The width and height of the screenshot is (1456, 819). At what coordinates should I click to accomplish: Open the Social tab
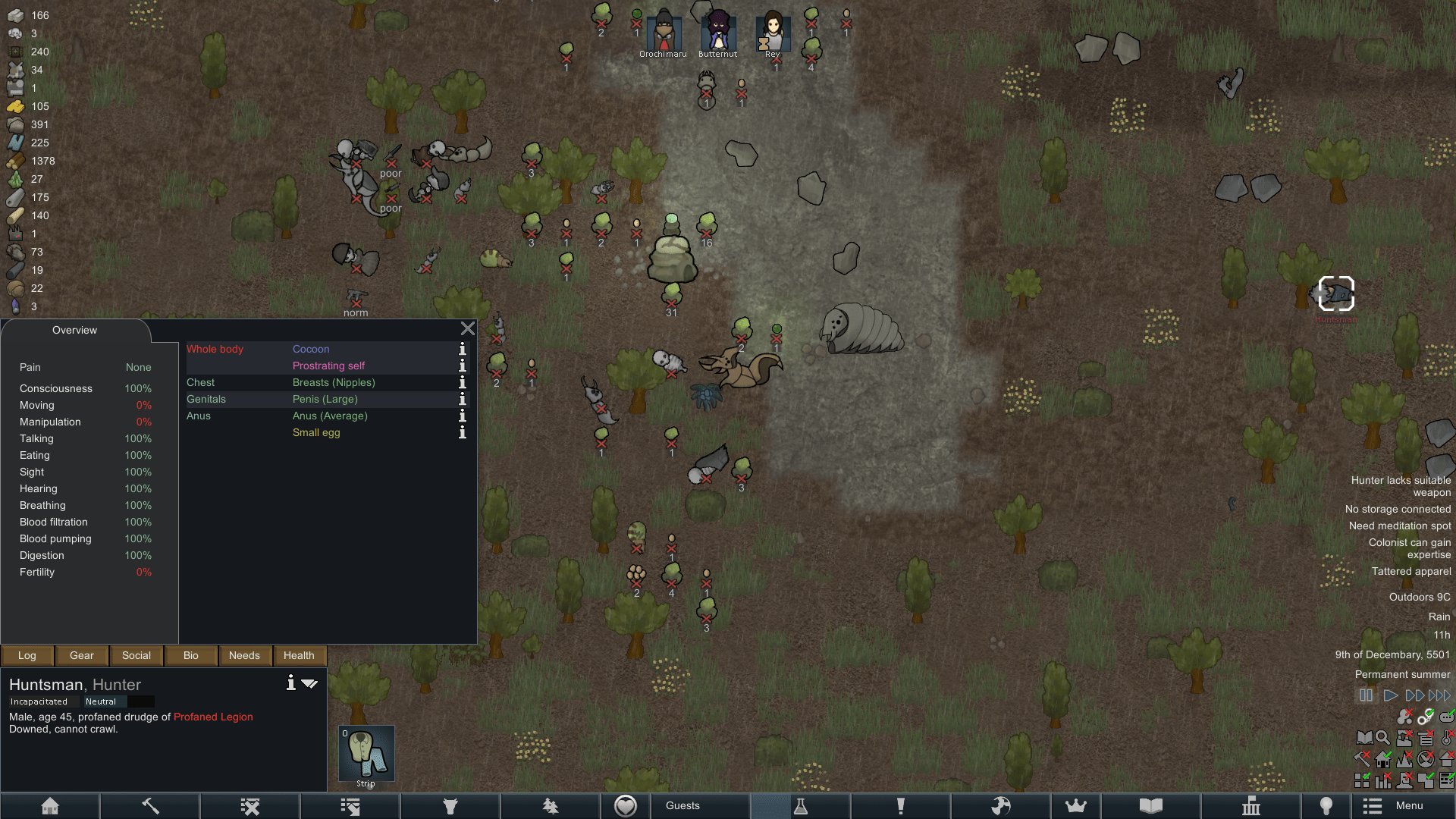(136, 655)
